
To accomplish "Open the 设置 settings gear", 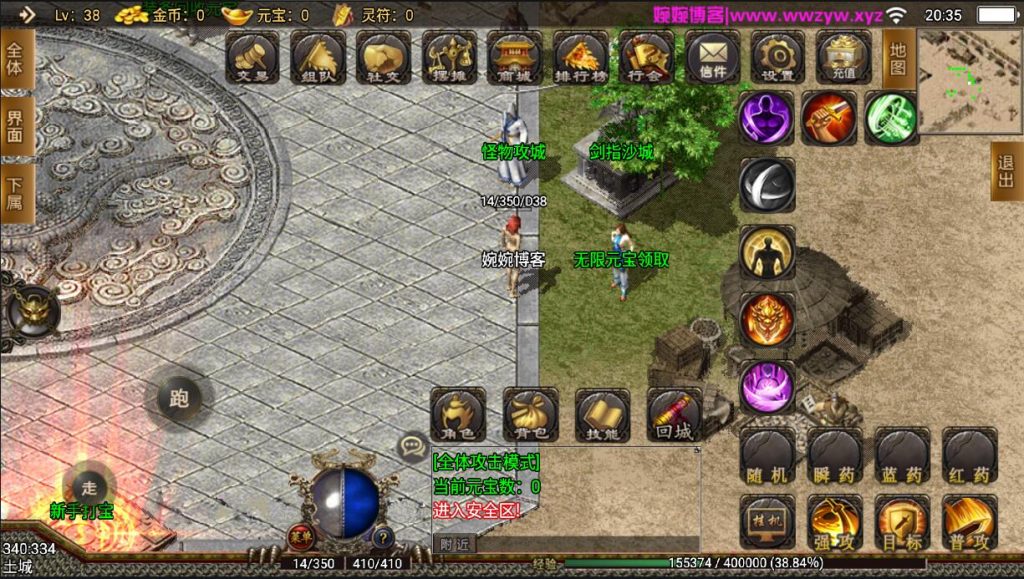I will coord(778,57).
